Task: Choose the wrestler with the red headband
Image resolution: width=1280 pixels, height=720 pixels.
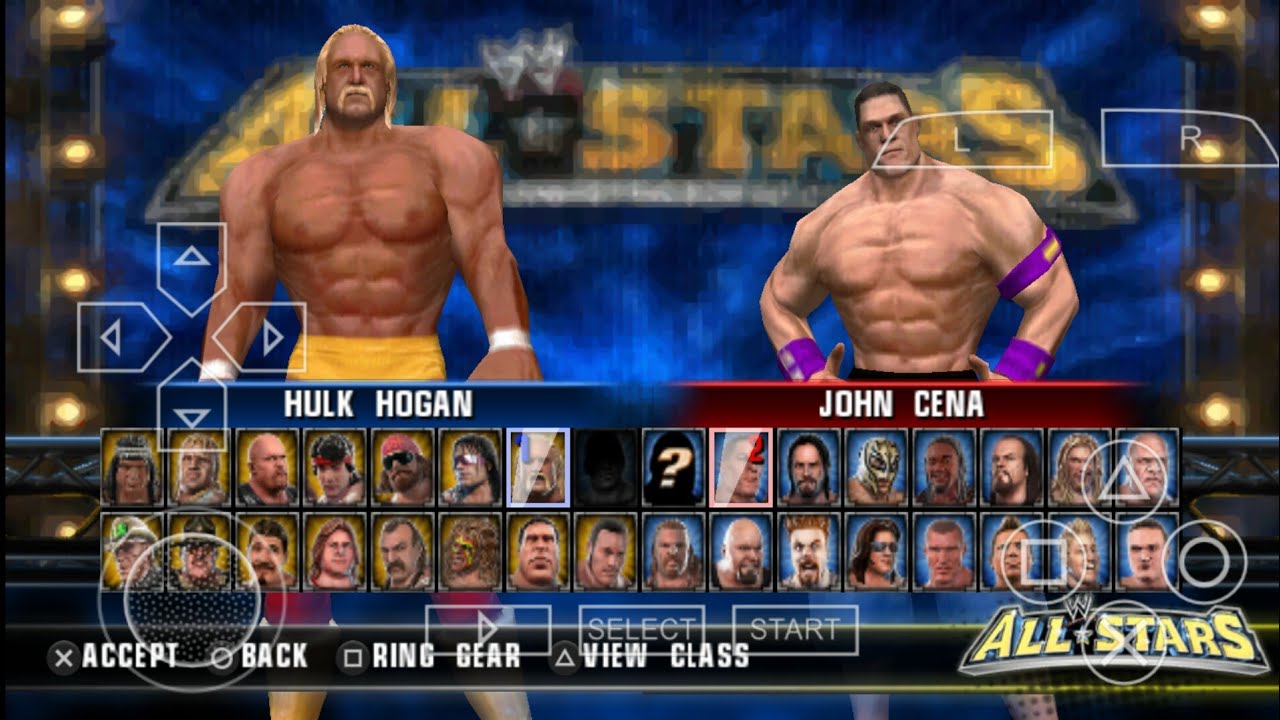Action: point(336,467)
